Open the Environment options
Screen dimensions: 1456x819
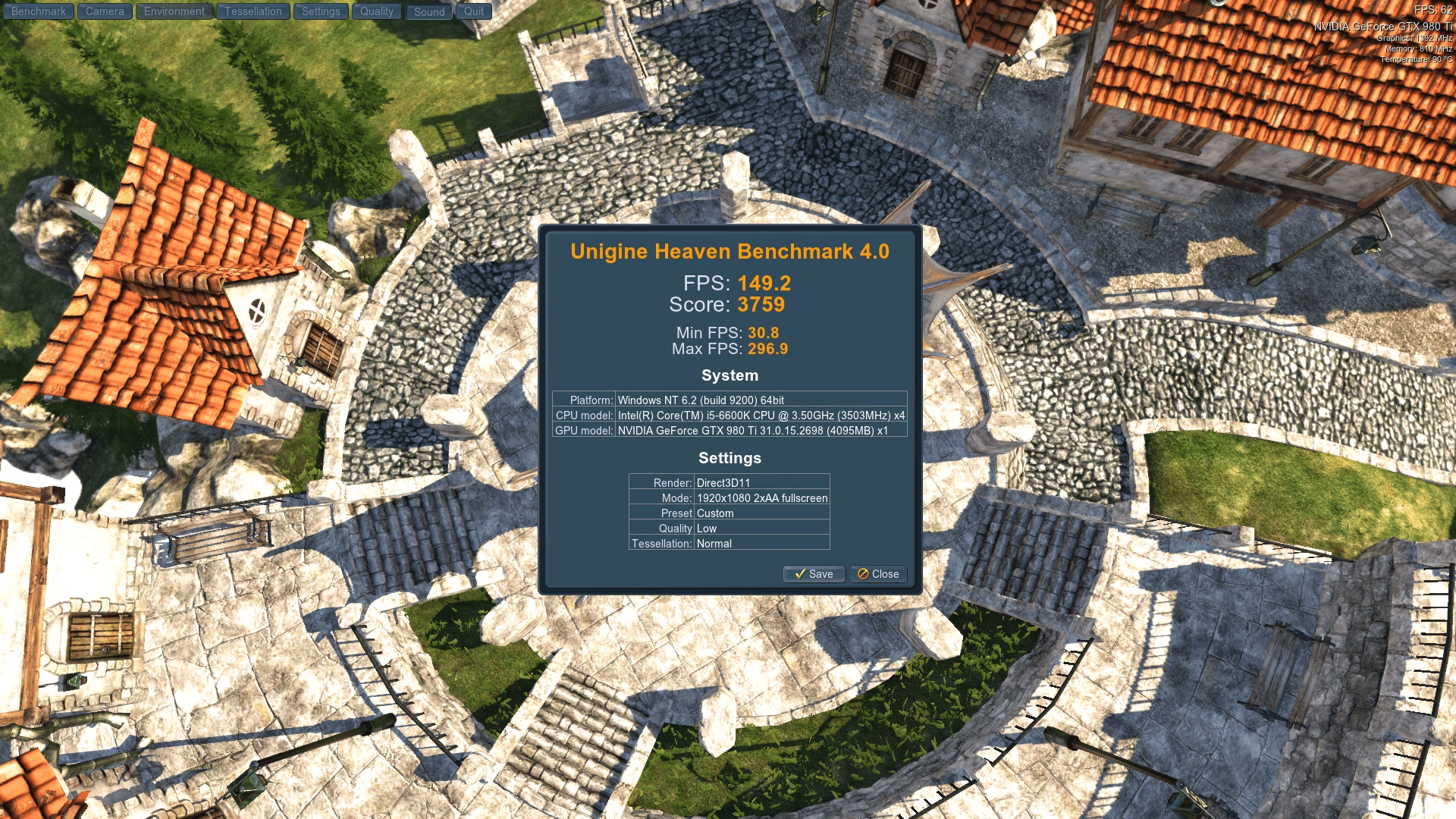pos(174,11)
